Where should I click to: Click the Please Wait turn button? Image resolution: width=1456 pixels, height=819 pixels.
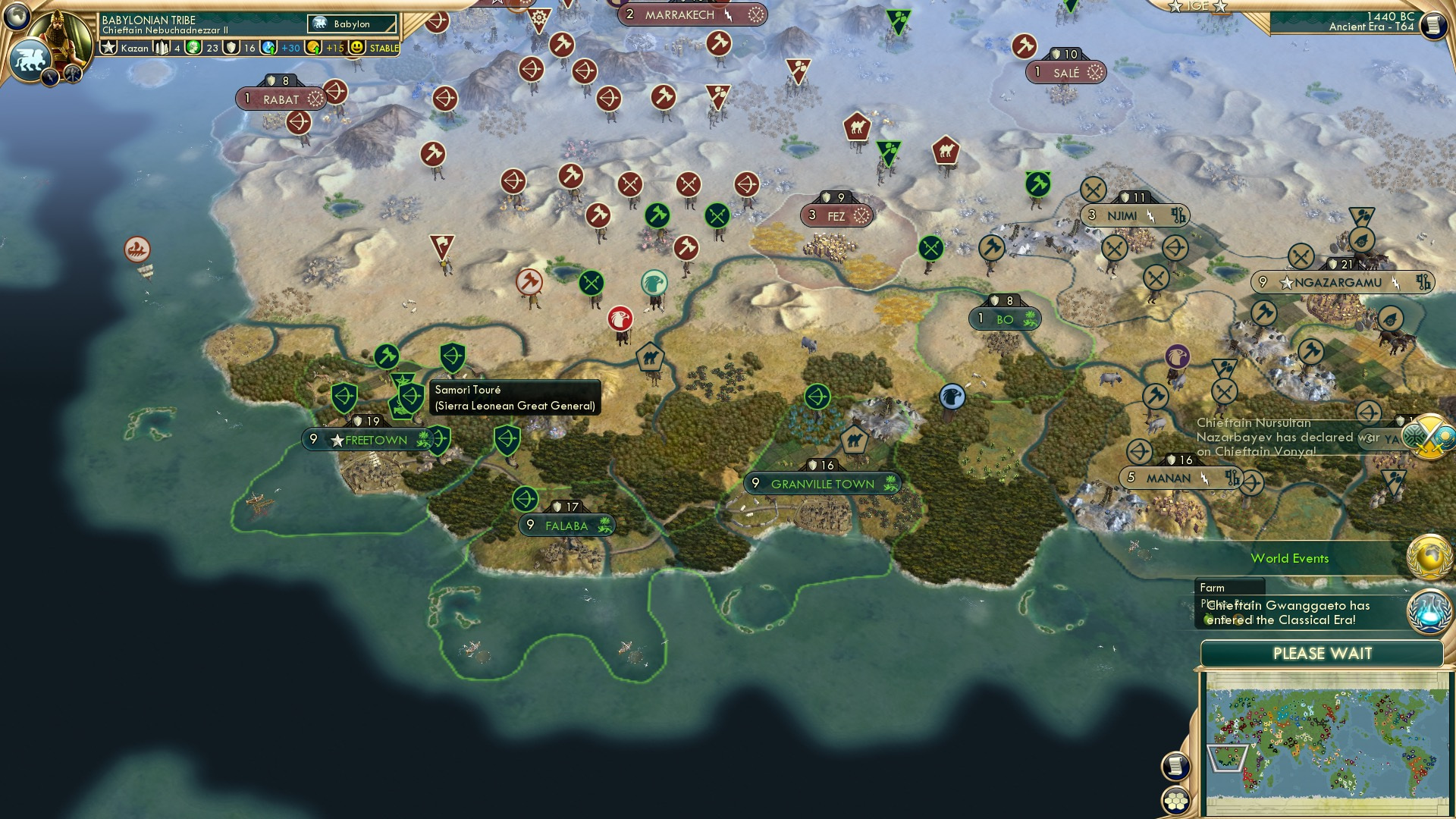click(1322, 654)
